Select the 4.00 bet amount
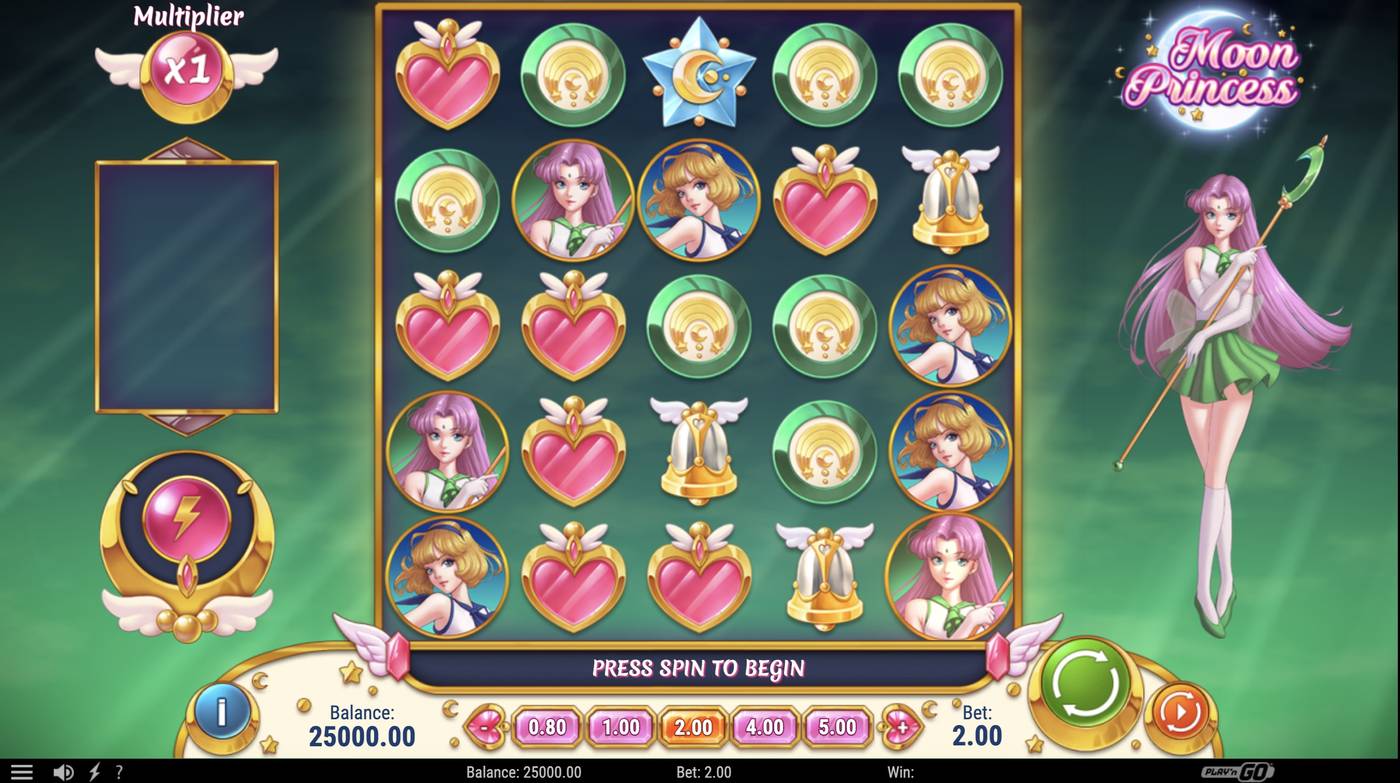The width and height of the screenshot is (1400, 783). (x=766, y=727)
